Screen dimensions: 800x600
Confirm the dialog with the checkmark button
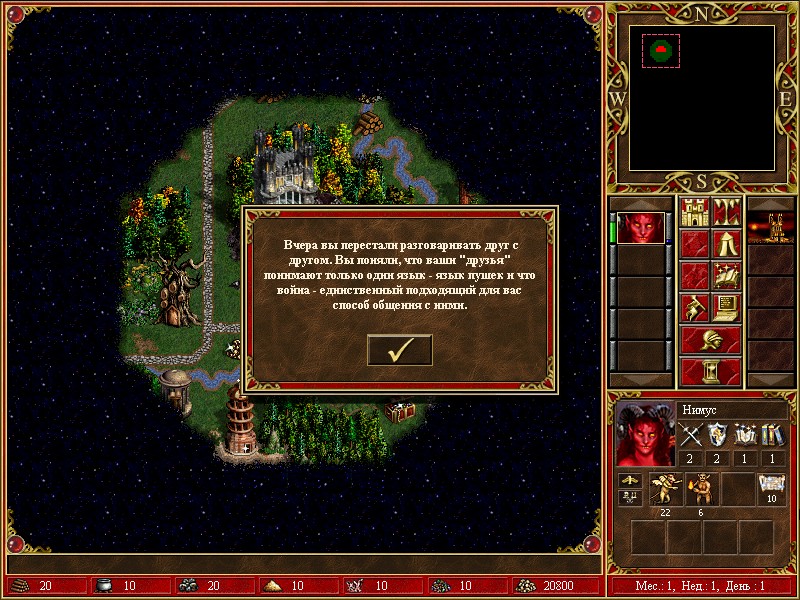tap(400, 349)
